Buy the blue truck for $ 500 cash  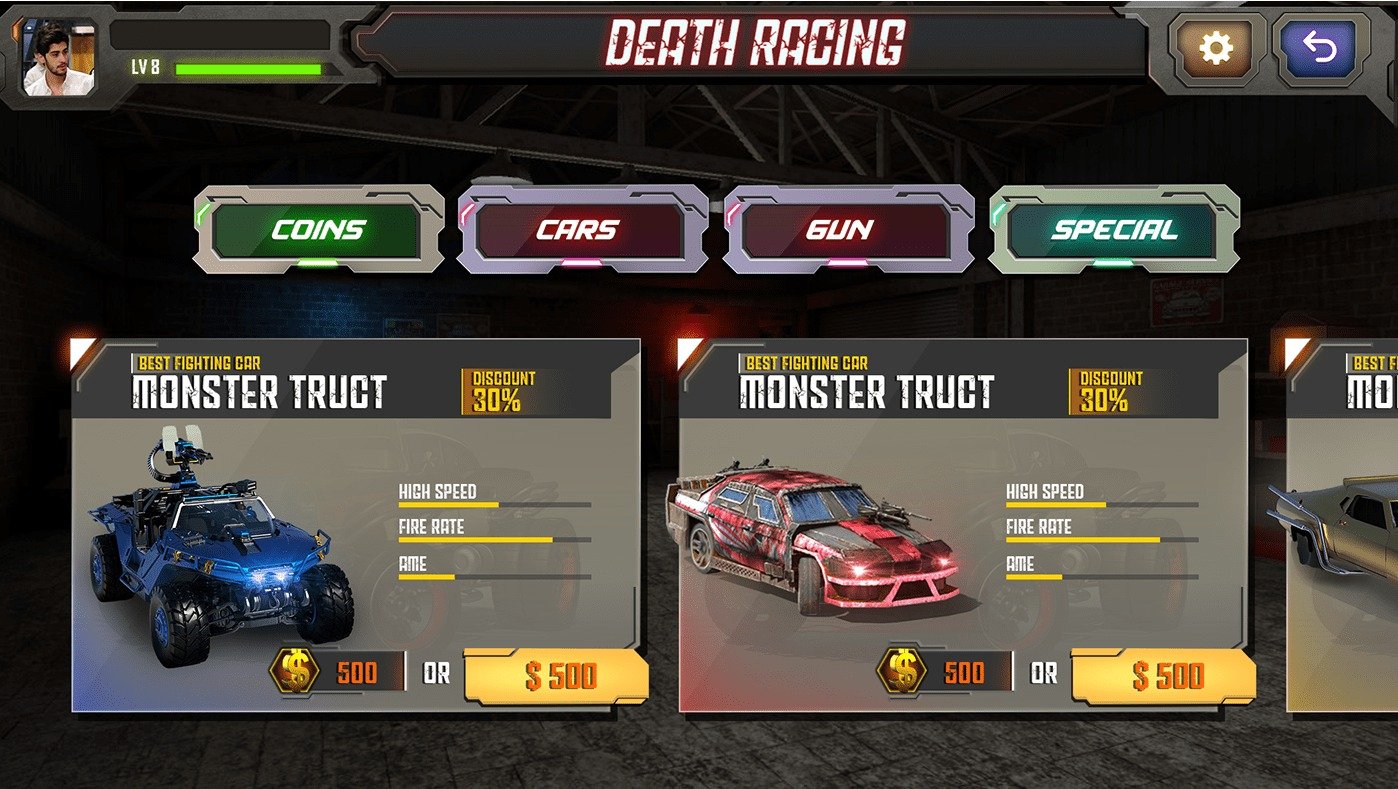tap(558, 676)
